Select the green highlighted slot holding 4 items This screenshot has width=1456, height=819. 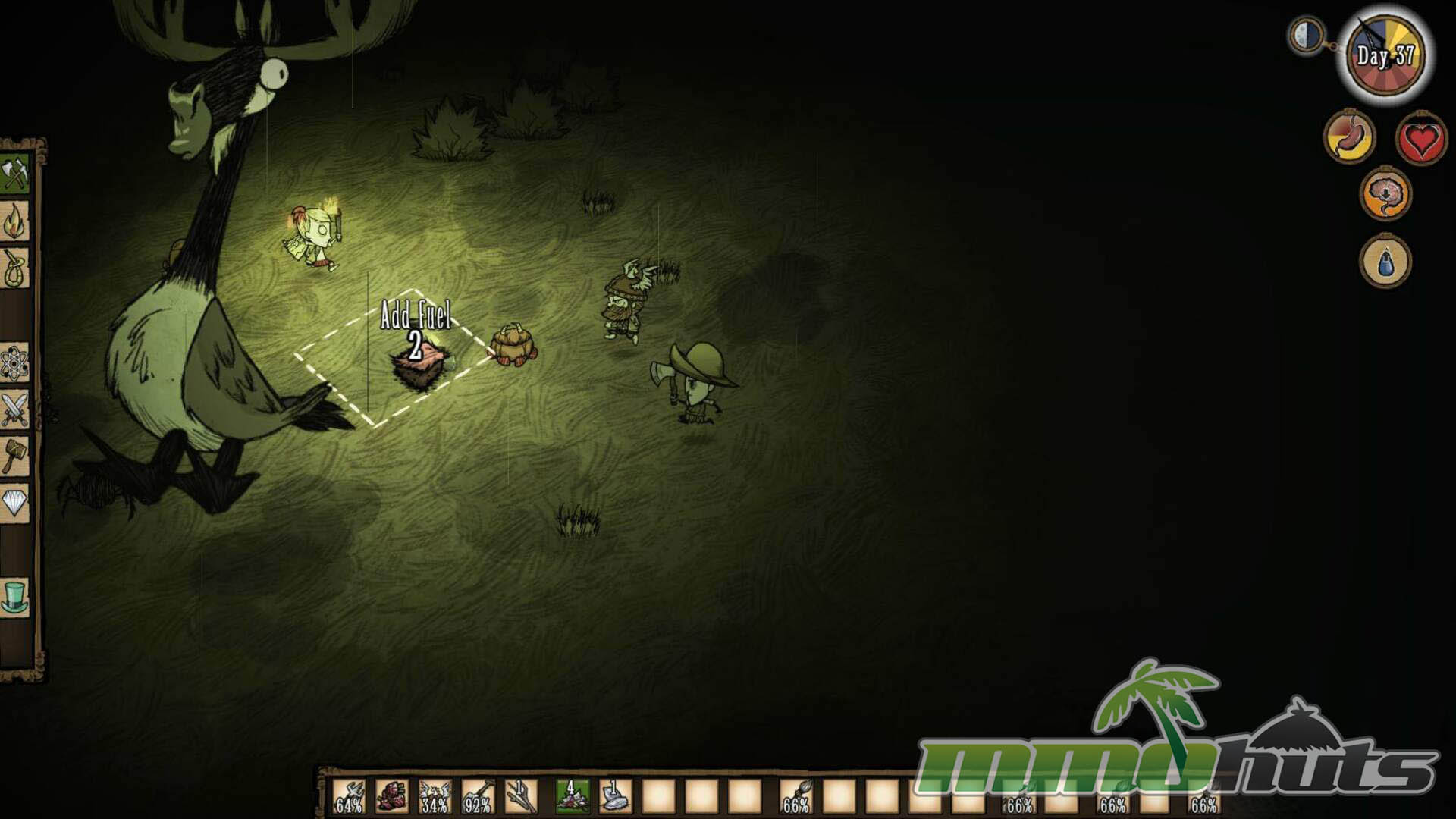573,796
